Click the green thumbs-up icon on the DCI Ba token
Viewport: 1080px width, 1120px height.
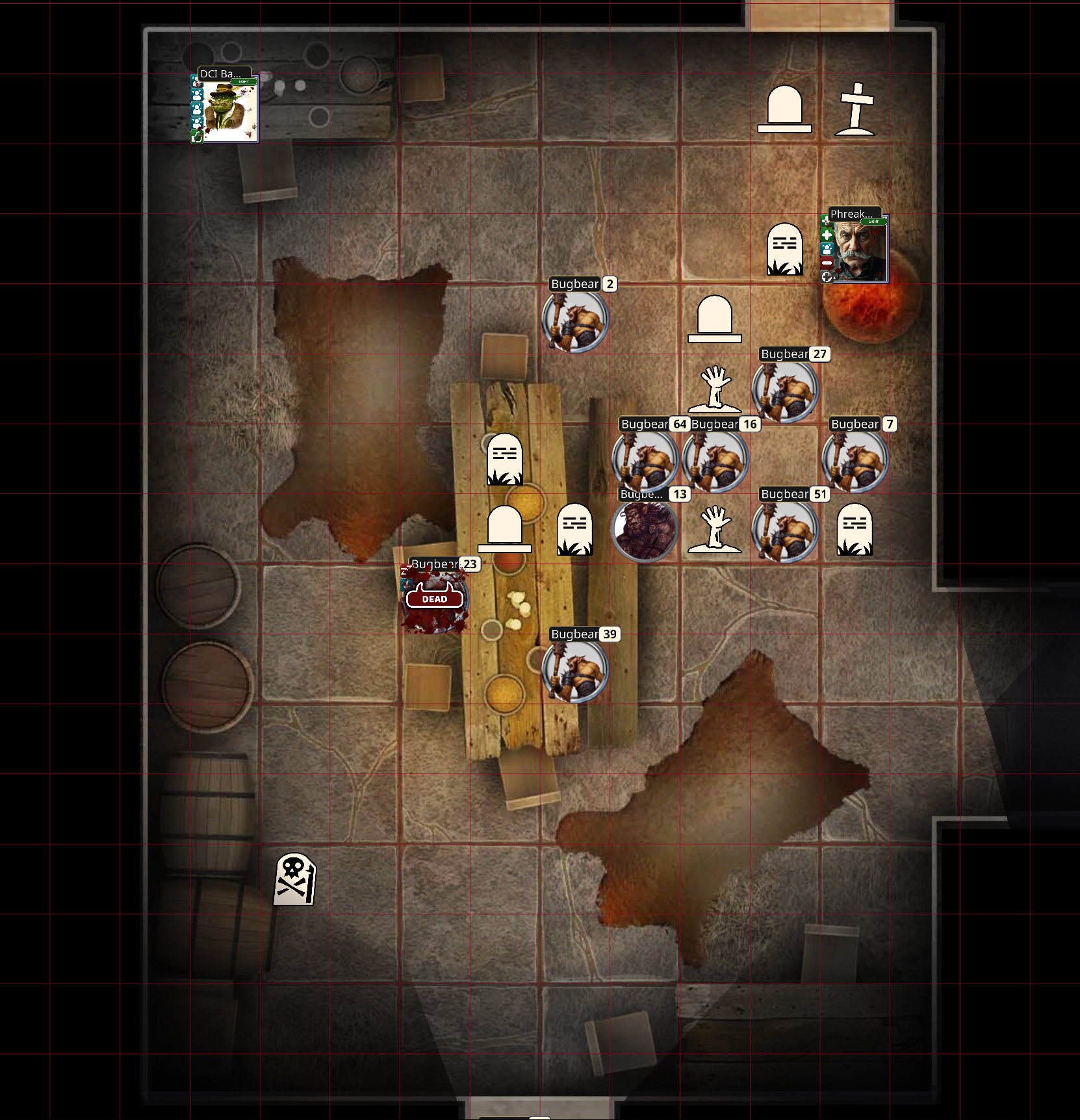196,135
